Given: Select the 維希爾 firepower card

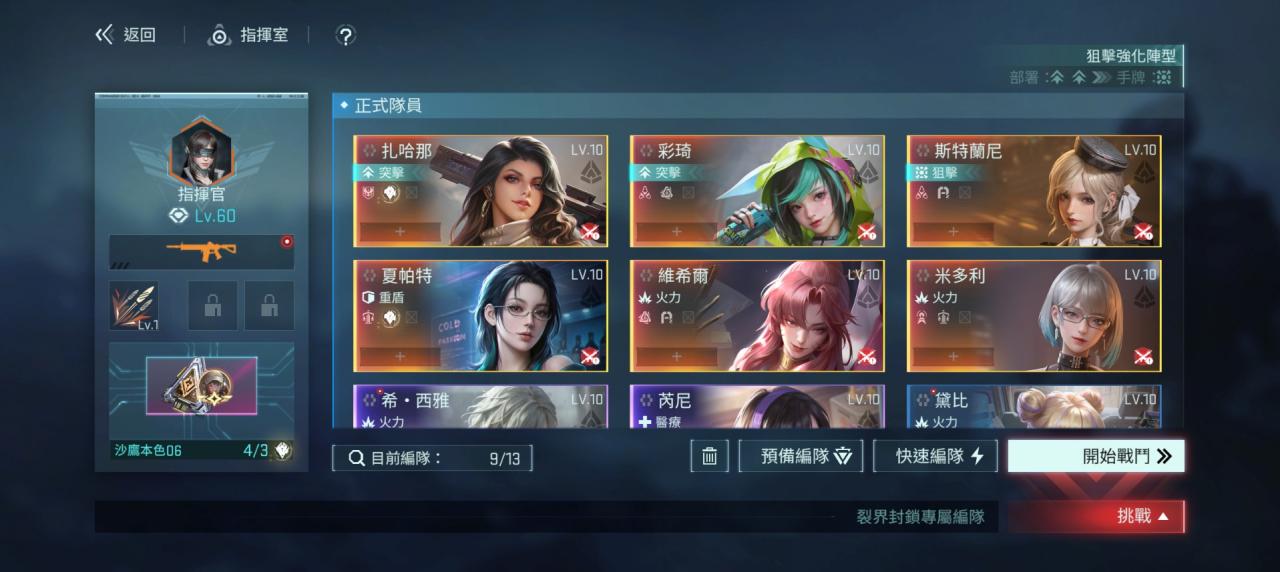Looking at the screenshot, I should 757,316.
